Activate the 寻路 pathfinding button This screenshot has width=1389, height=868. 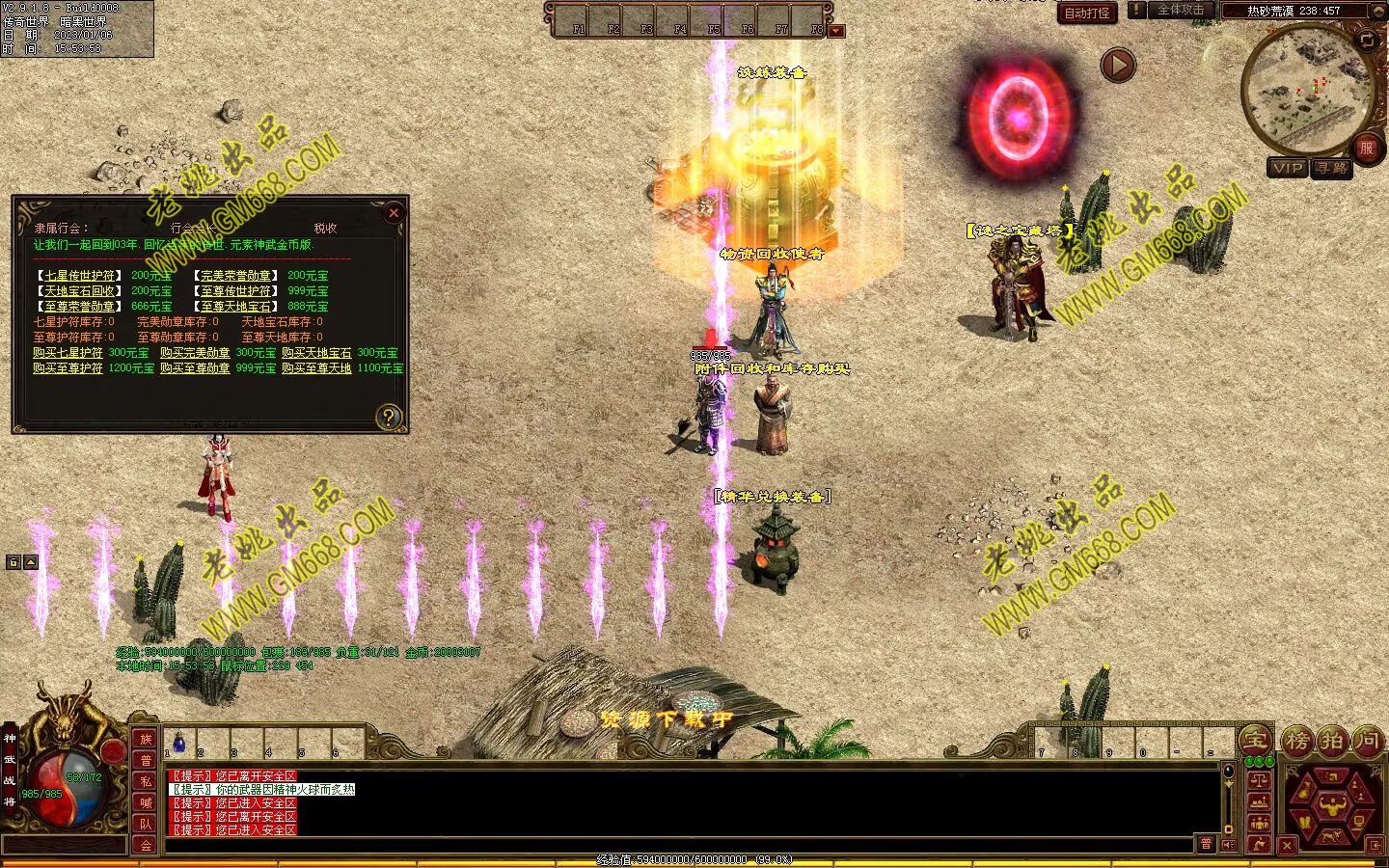(1331, 168)
